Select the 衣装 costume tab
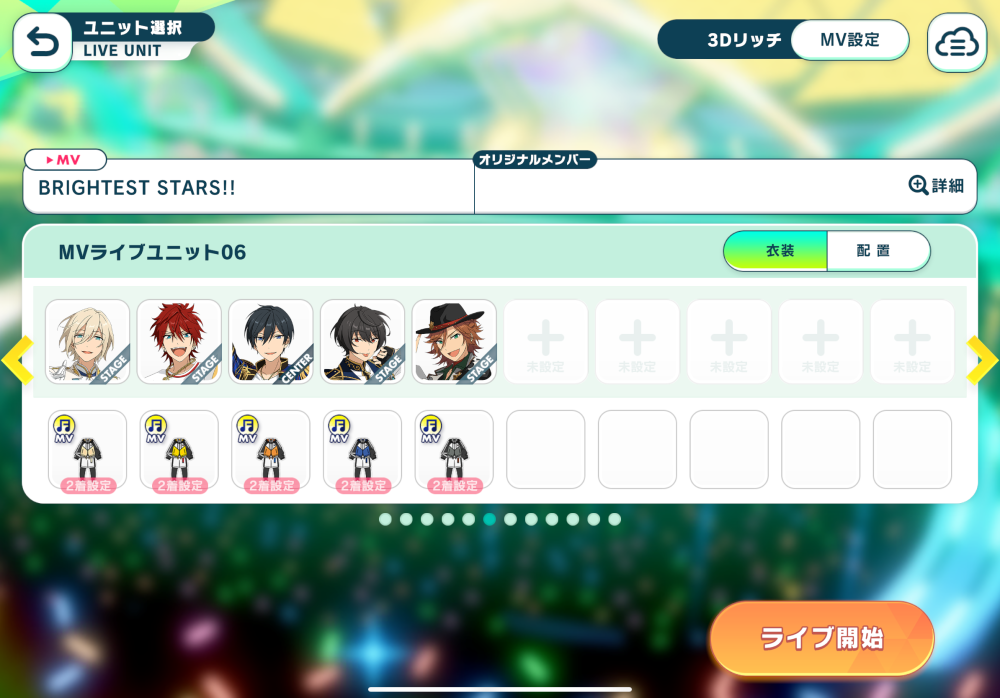Image resolution: width=1000 pixels, height=698 pixels. (777, 251)
